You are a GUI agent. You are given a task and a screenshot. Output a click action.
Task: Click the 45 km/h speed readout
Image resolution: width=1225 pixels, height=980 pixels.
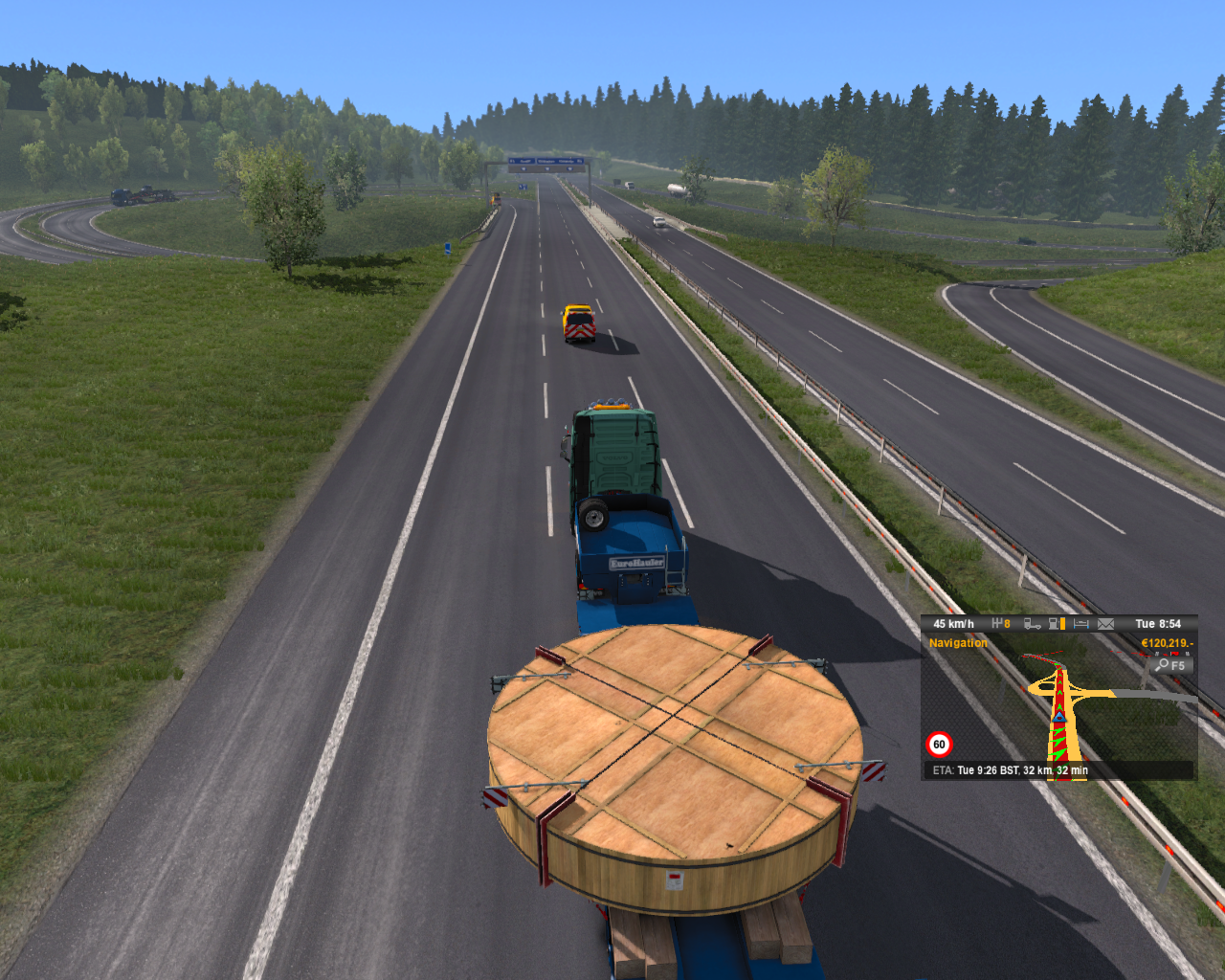[953, 623]
